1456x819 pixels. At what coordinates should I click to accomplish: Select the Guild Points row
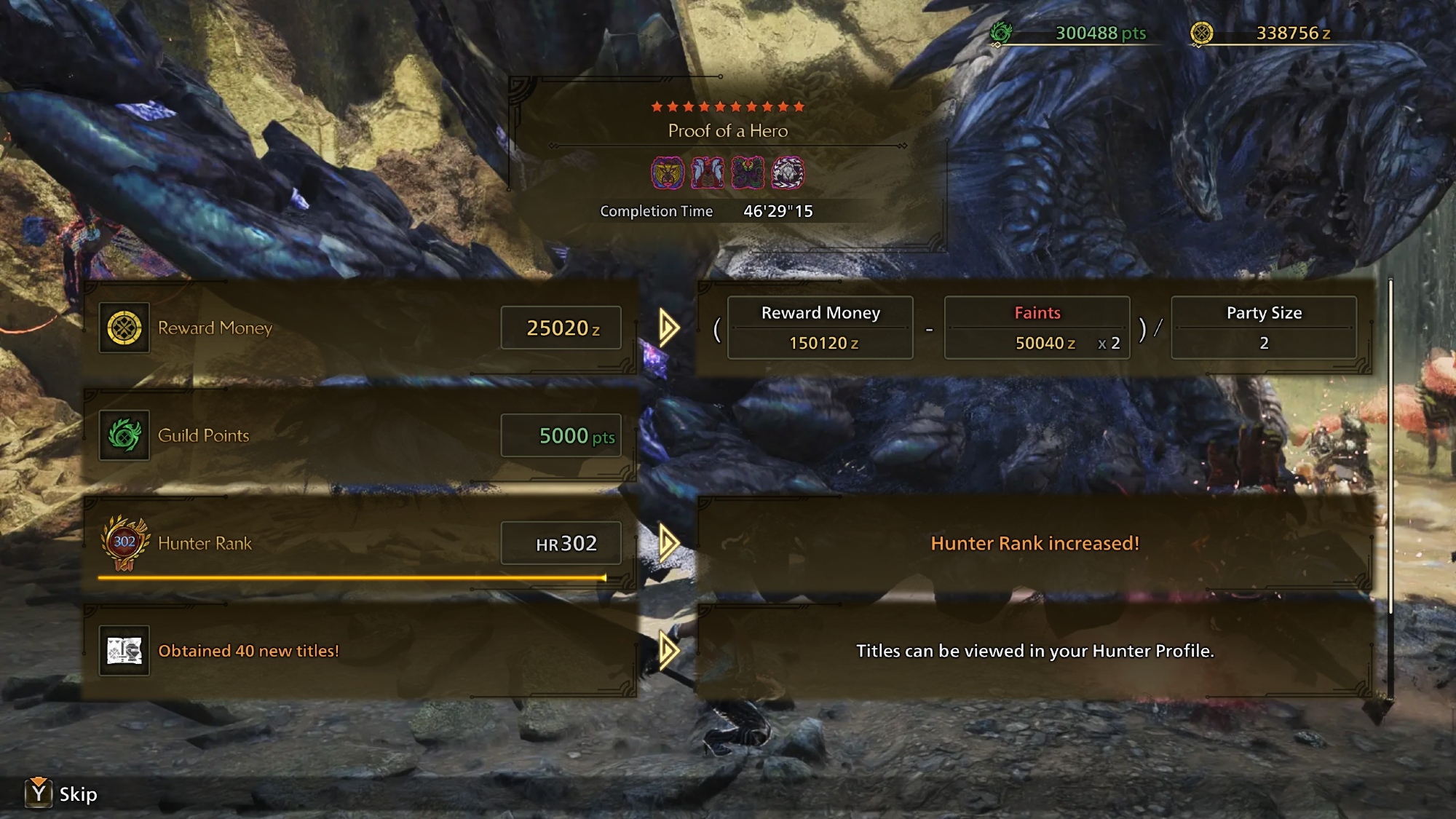tap(360, 435)
